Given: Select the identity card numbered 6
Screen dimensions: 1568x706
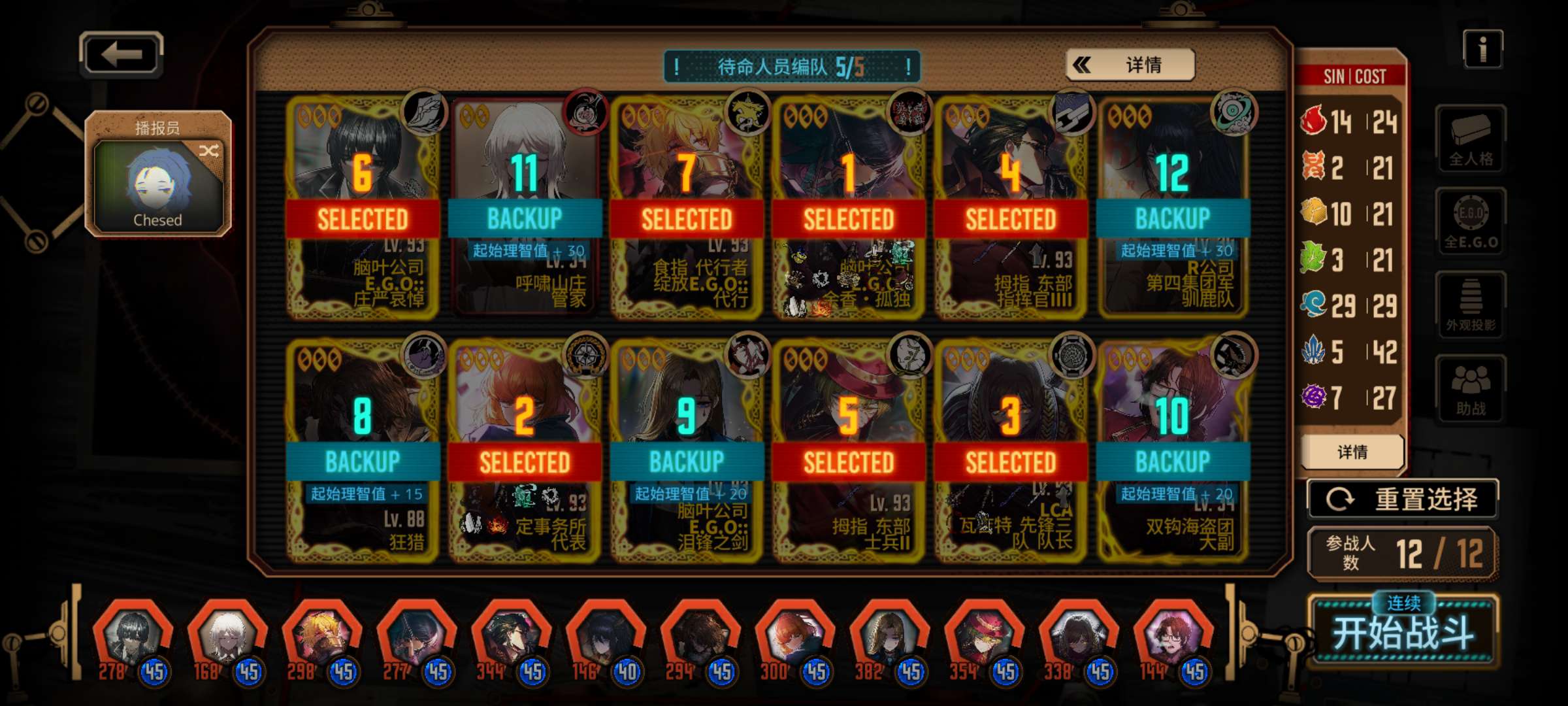Looking at the screenshot, I should coord(363,208).
